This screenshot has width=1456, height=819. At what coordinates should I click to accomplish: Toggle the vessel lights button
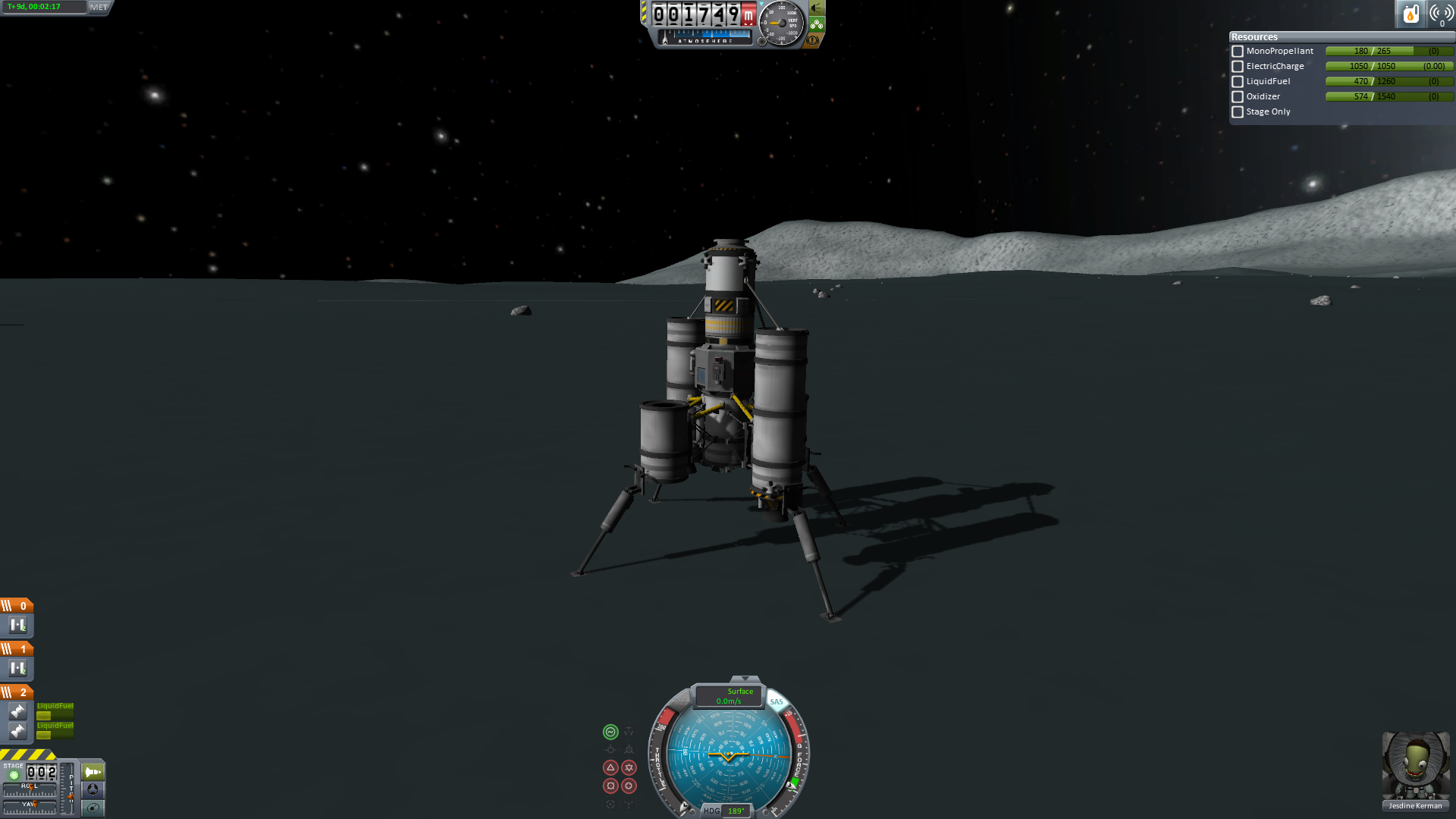pyautogui.click(x=816, y=8)
